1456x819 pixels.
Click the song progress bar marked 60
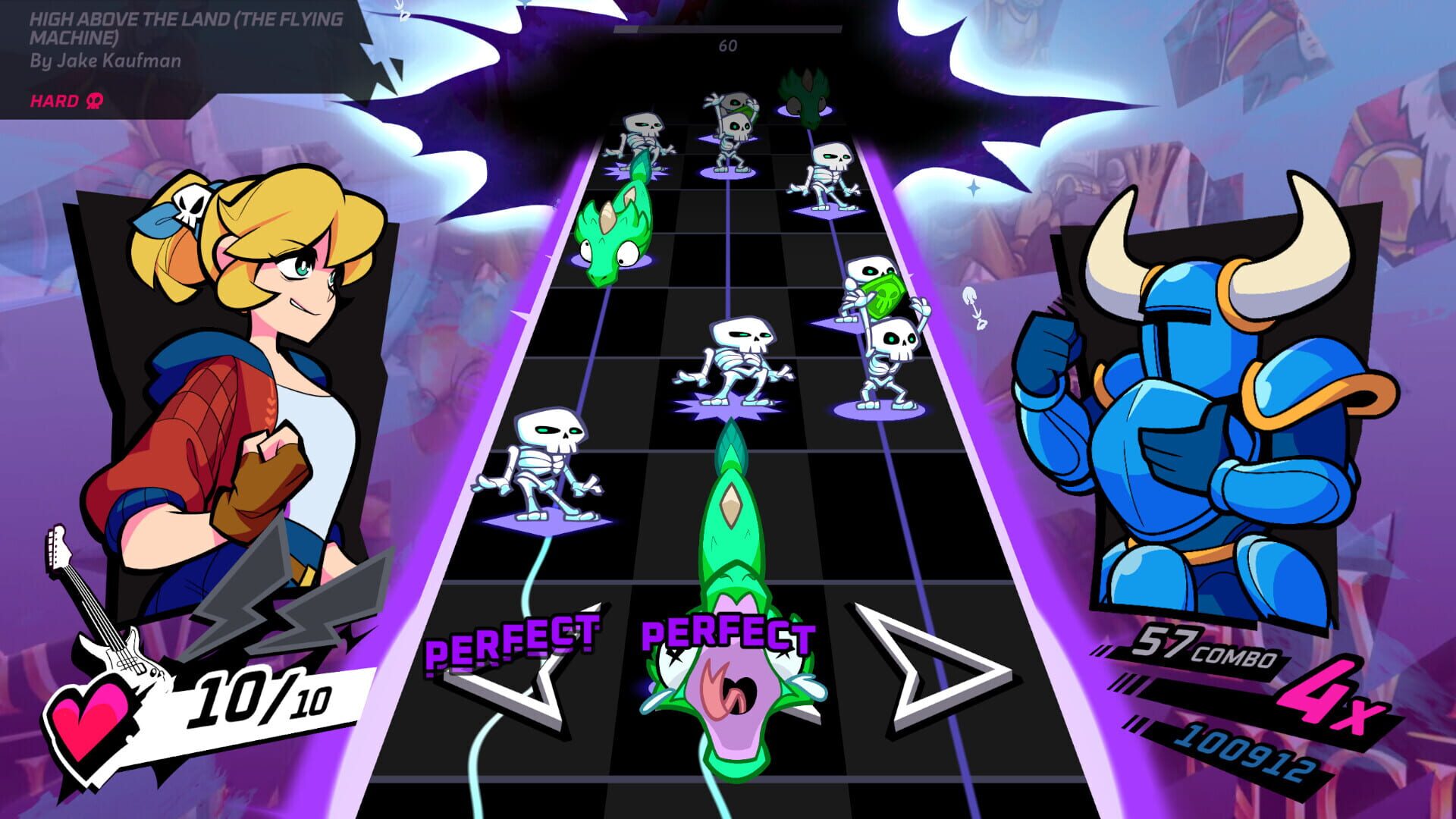pos(728,28)
